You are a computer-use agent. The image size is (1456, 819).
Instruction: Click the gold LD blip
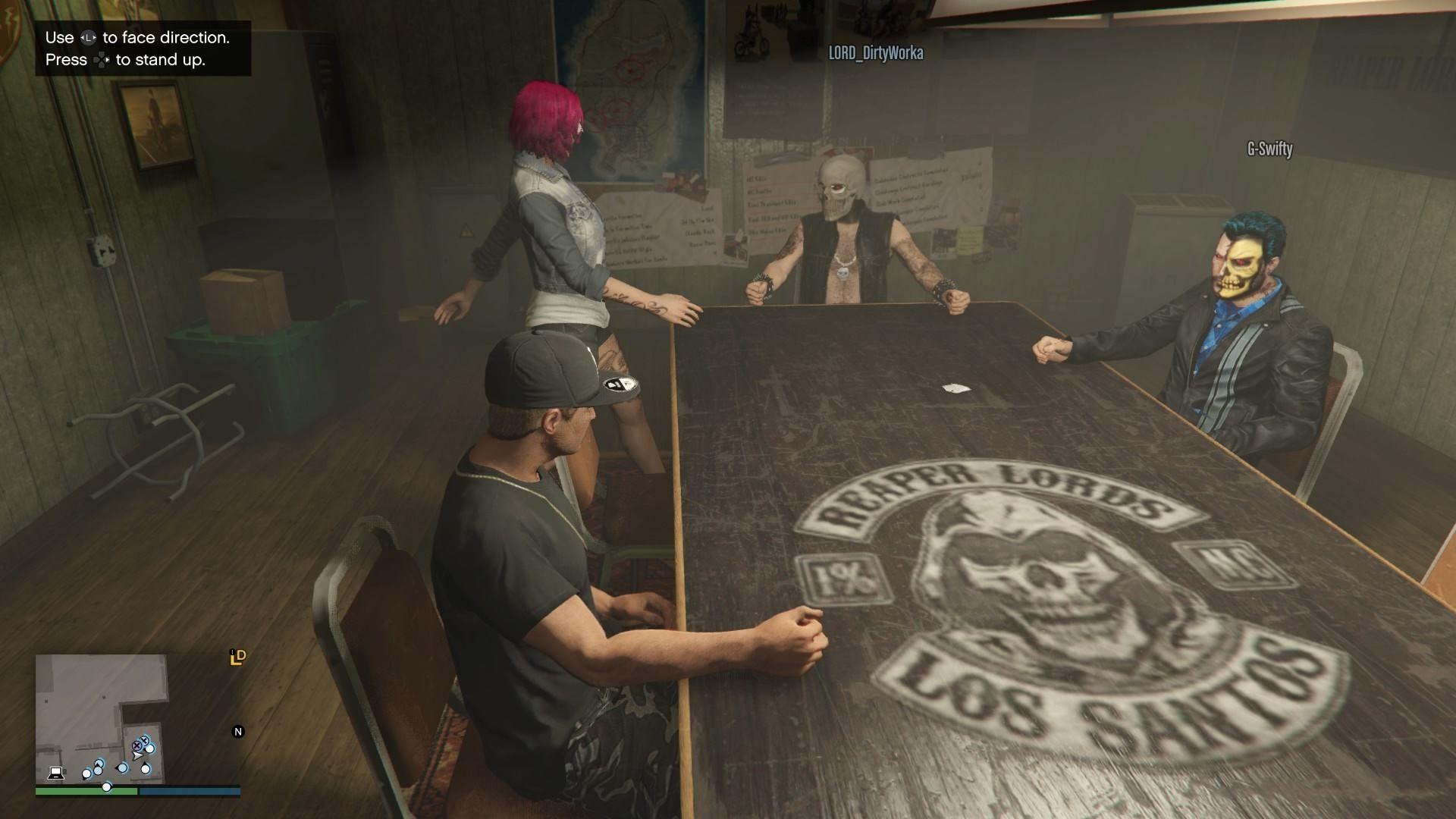[x=238, y=657]
